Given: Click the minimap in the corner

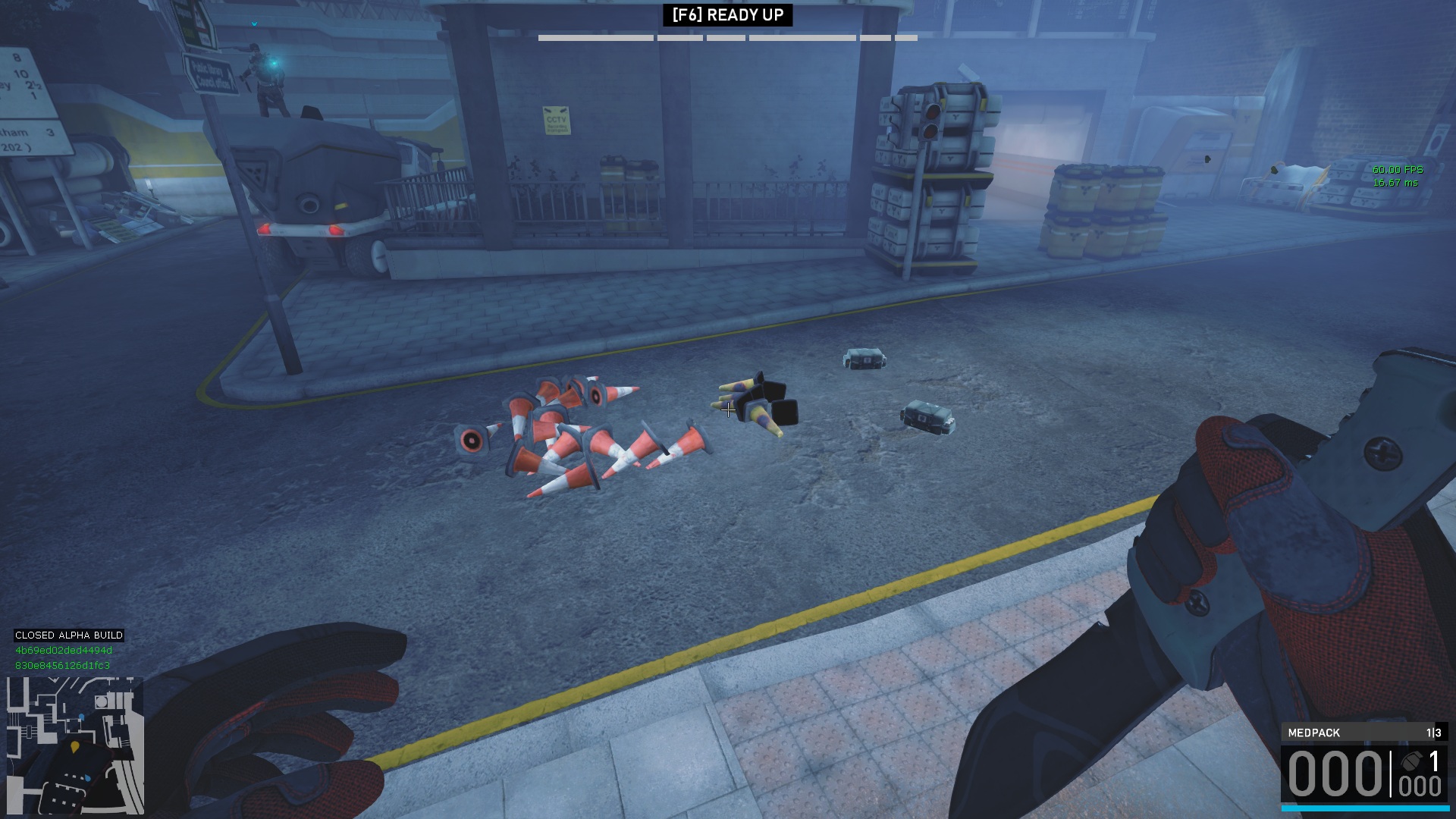Looking at the screenshot, I should 75,745.
